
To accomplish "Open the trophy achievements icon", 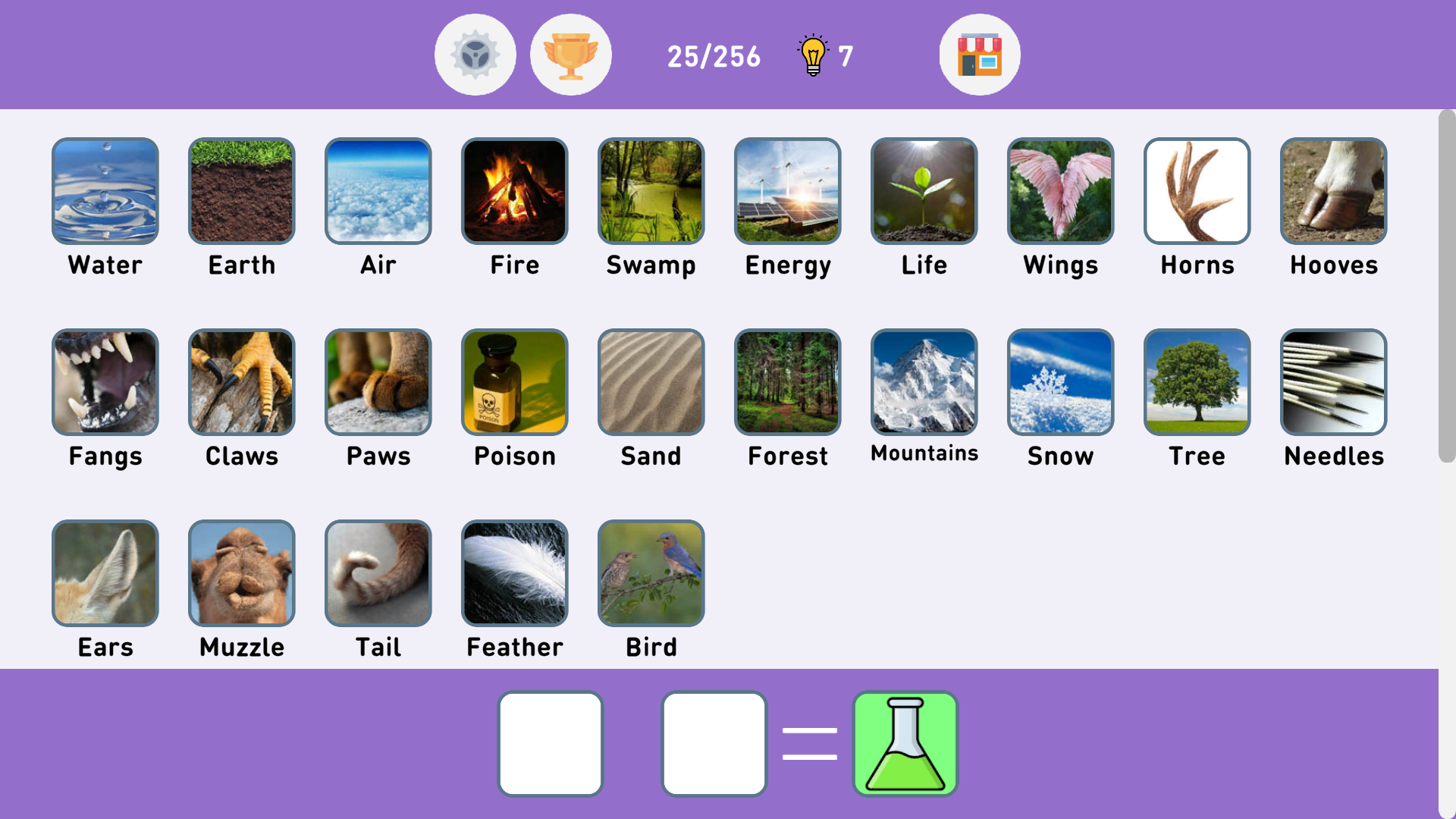I will tap(571, 54).
